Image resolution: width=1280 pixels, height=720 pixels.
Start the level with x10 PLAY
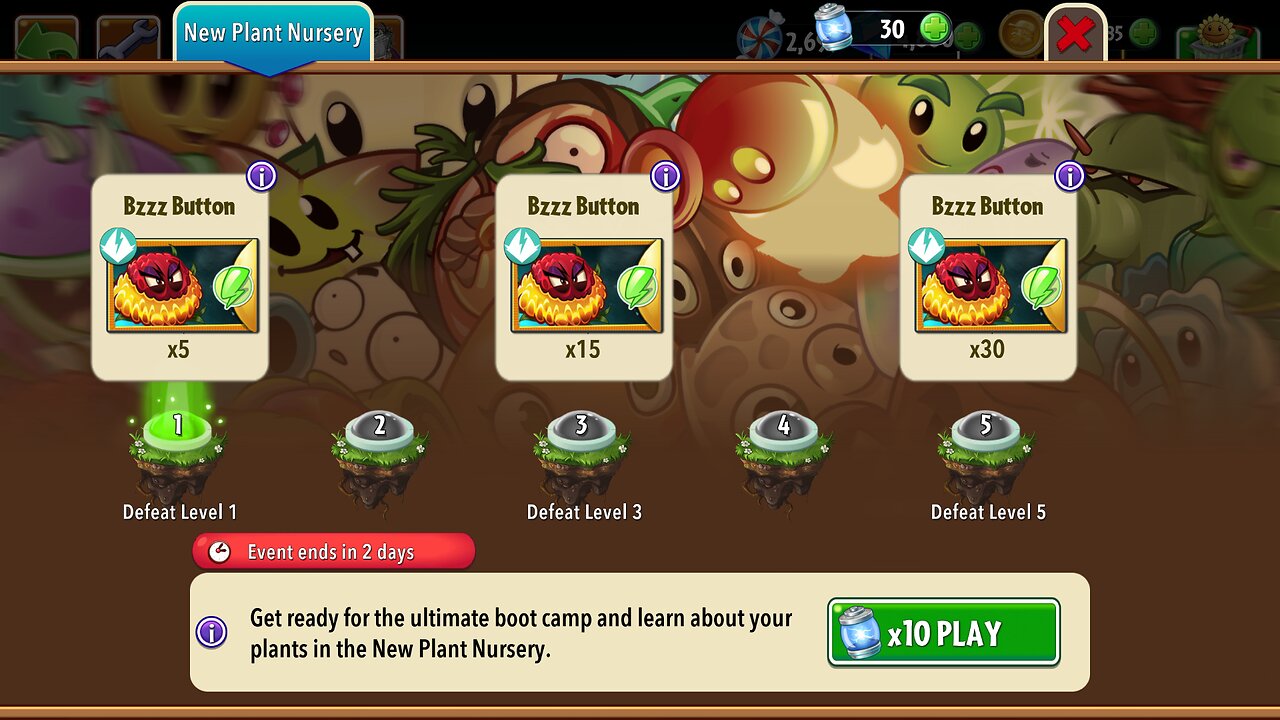point(943,632)
